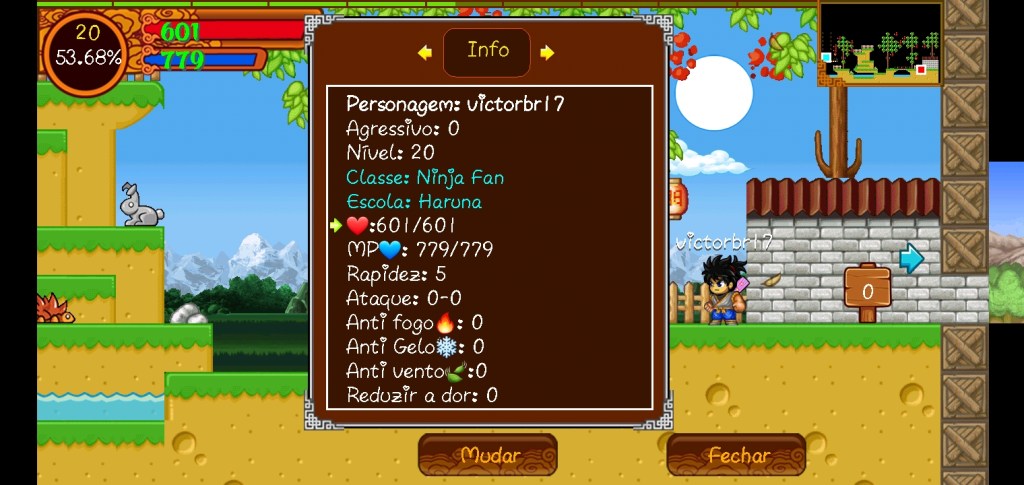Click the Mudar button

coord(488,455)
